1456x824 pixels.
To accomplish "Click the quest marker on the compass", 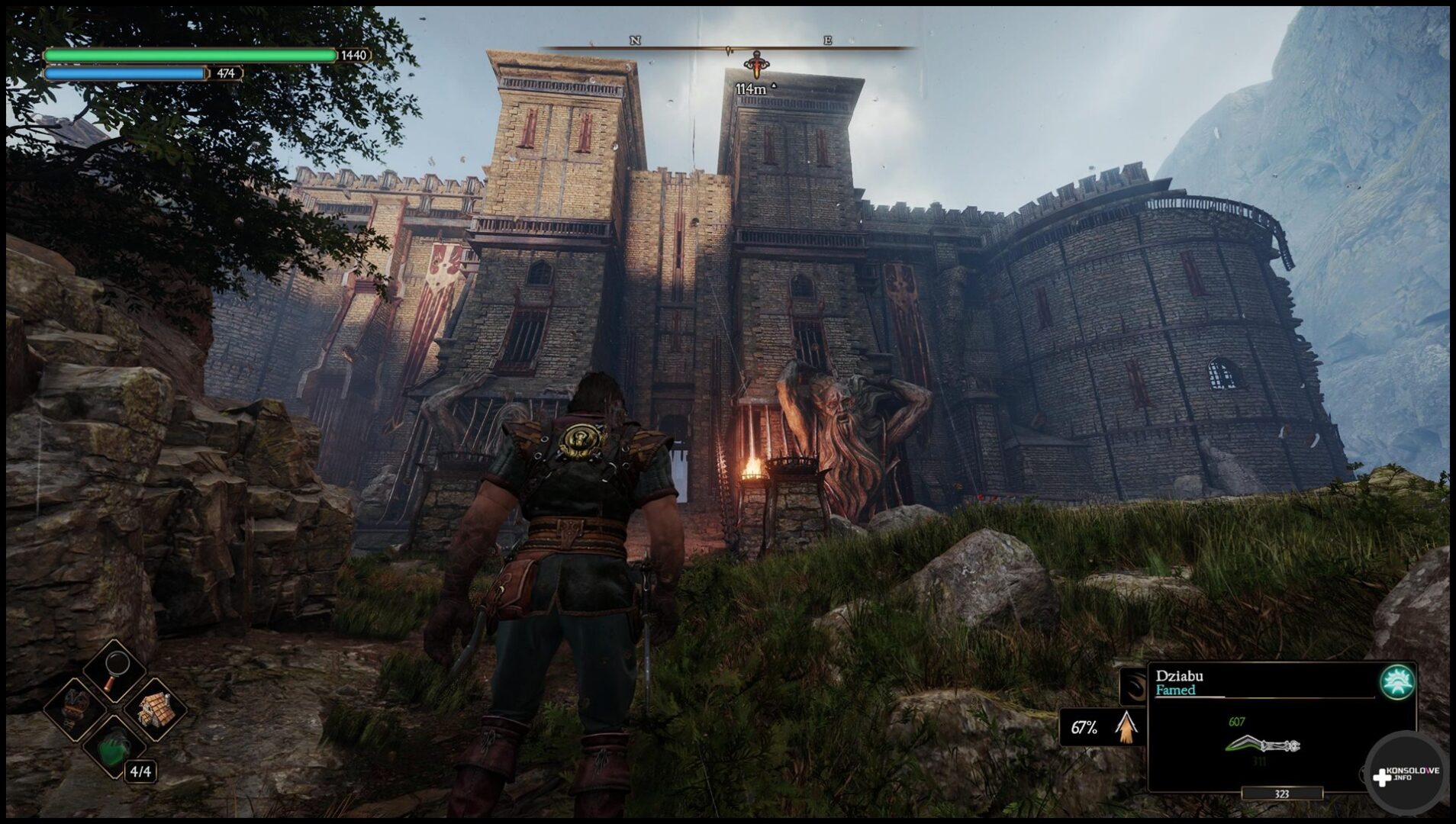I will [755, 65].
